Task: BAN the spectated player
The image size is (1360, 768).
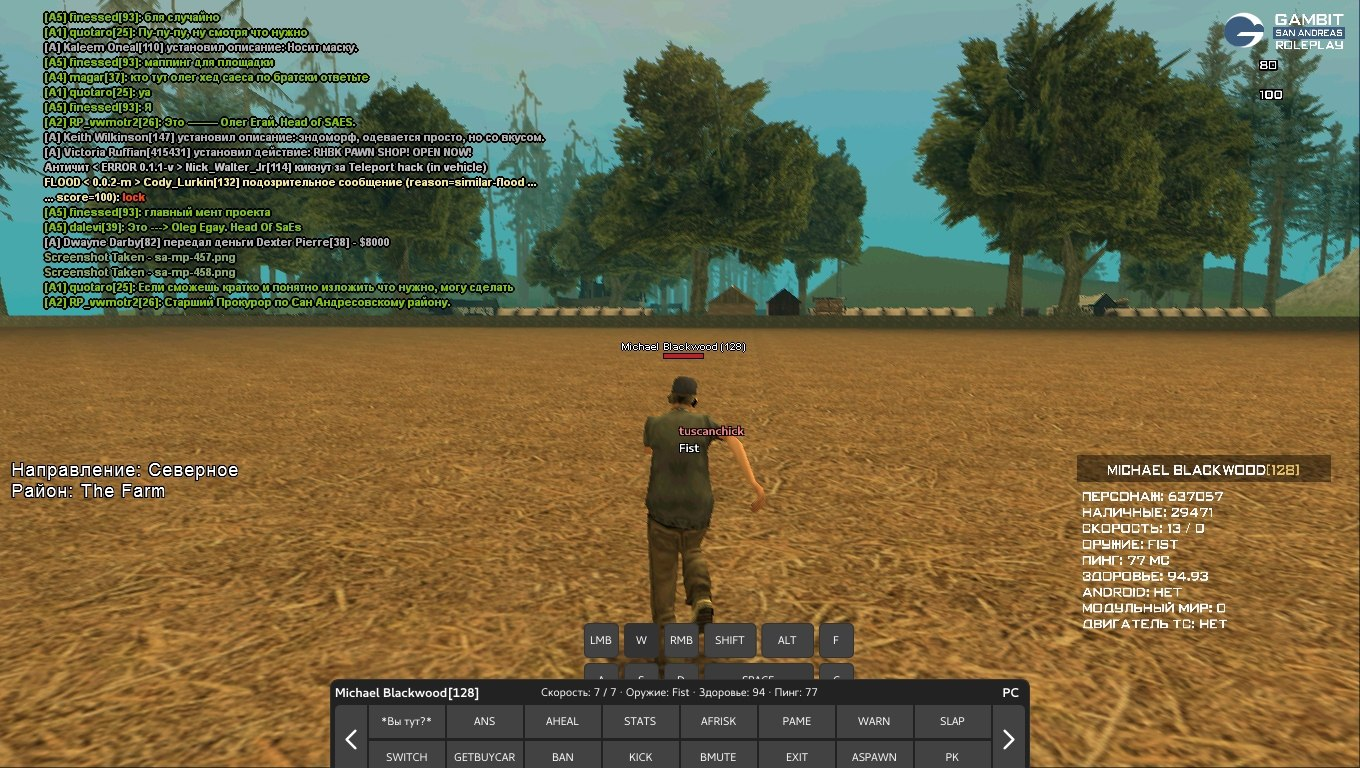Action: pyautogui.click(x=563, y=756)
